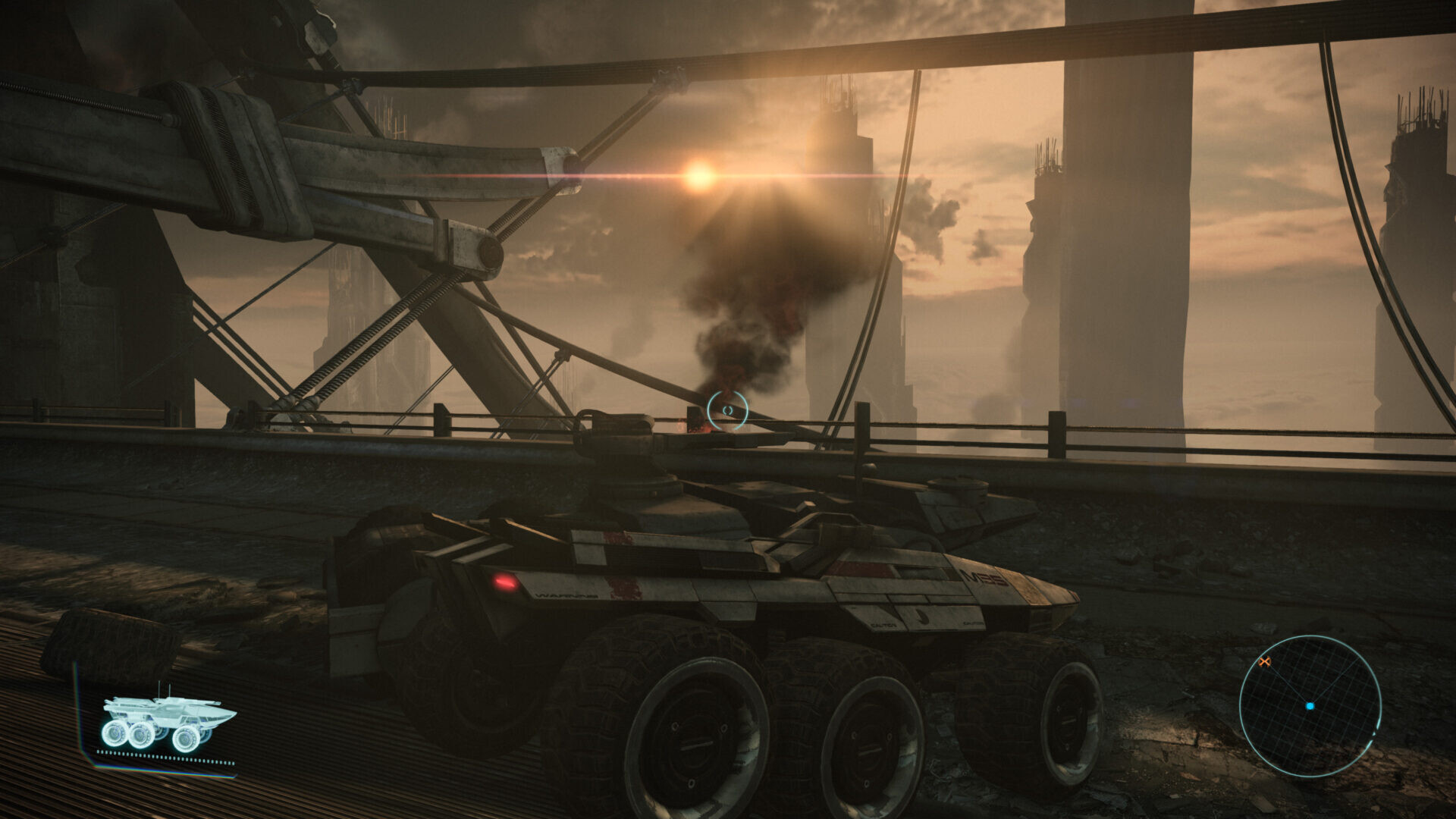Select the orange objective marker on radar
The image size is (1456, 819).
1264,662
